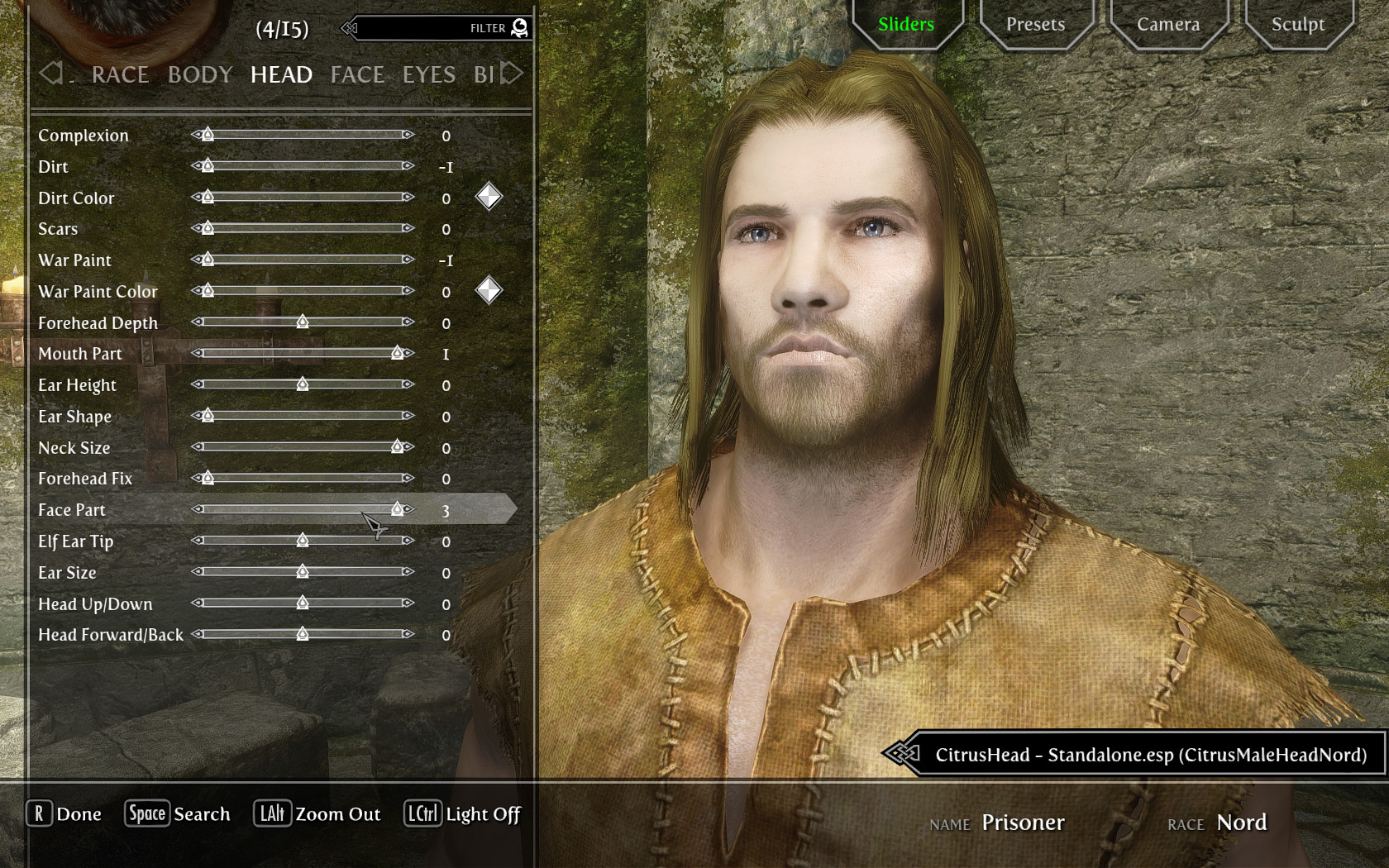This screenshot has width=1389, height=868.
Task: Change the Mouth Part slider
Action: pyautogui.click(x=303, y=353)
